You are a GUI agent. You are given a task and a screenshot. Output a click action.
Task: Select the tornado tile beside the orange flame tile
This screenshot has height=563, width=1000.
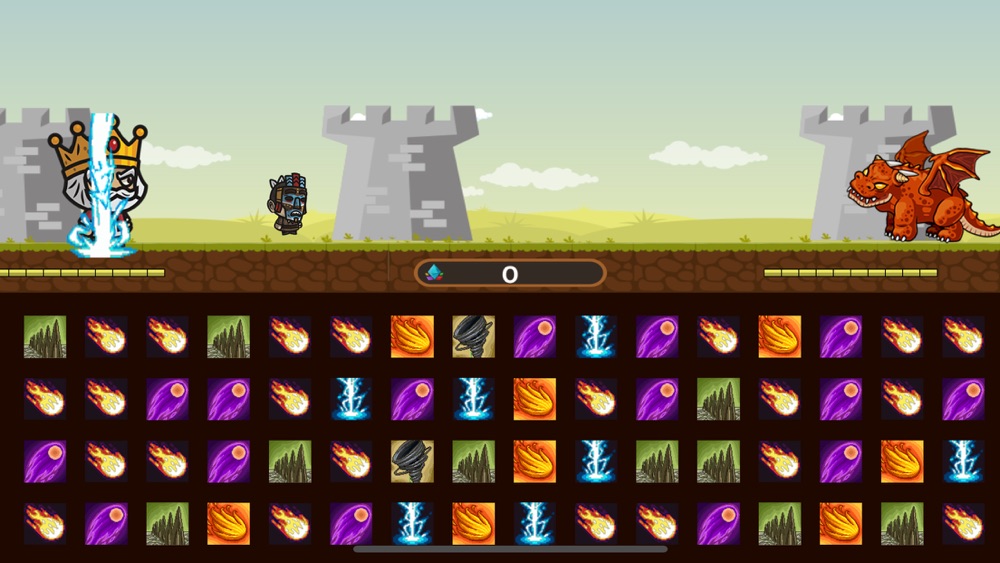click(473, 337)
